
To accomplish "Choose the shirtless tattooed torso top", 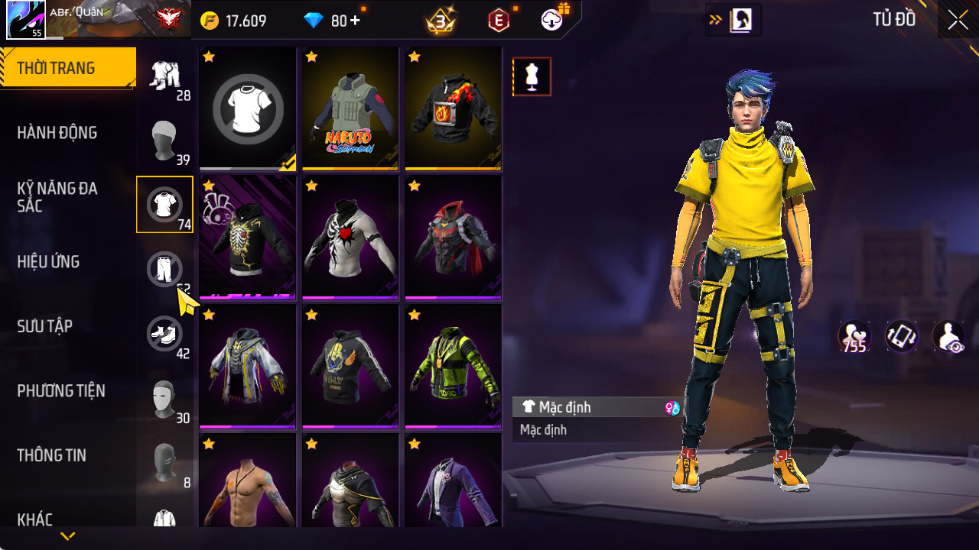I will [x=248, y=485].
